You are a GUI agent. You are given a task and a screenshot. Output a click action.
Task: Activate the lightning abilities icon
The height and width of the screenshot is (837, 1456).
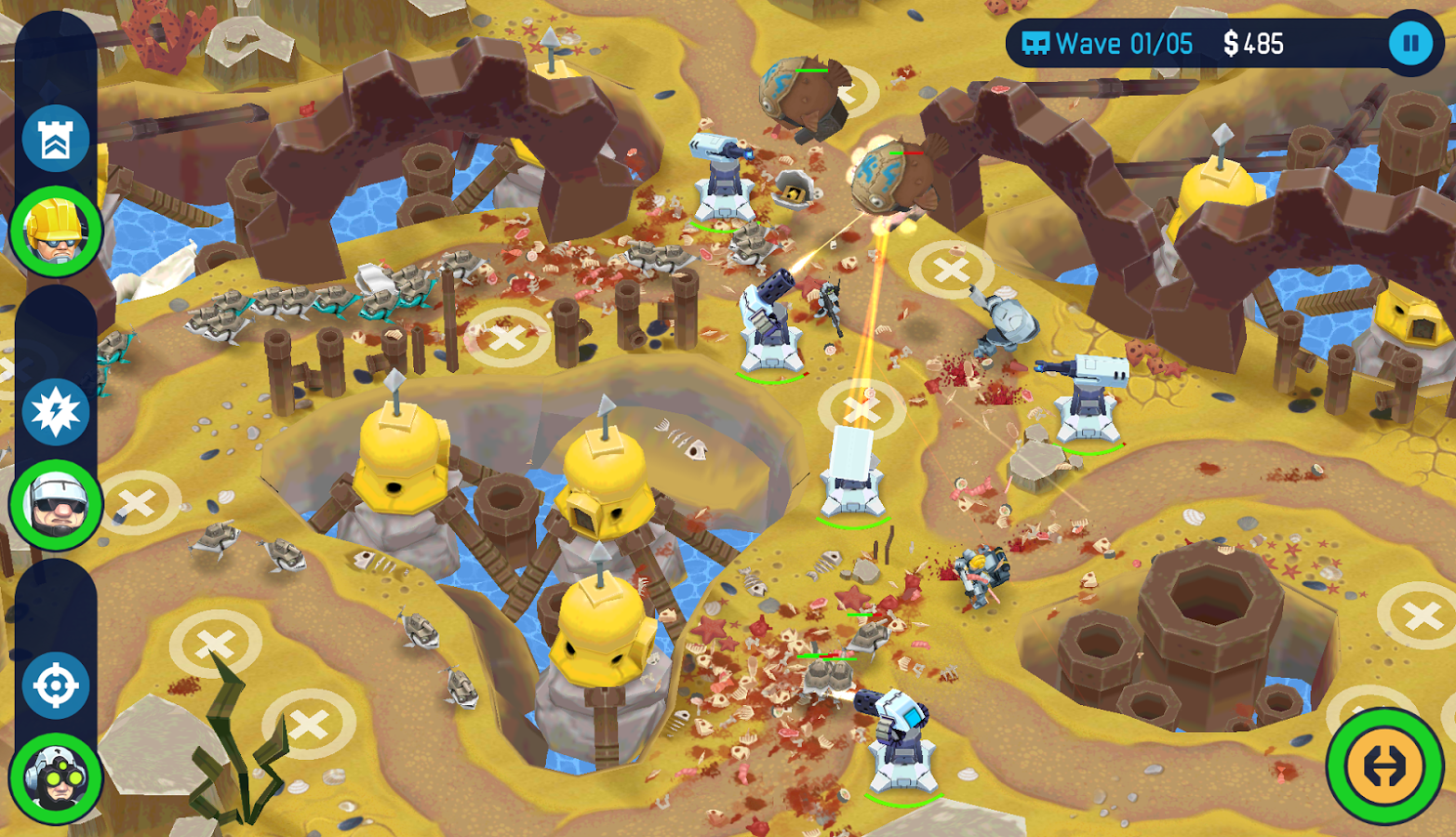58,412
